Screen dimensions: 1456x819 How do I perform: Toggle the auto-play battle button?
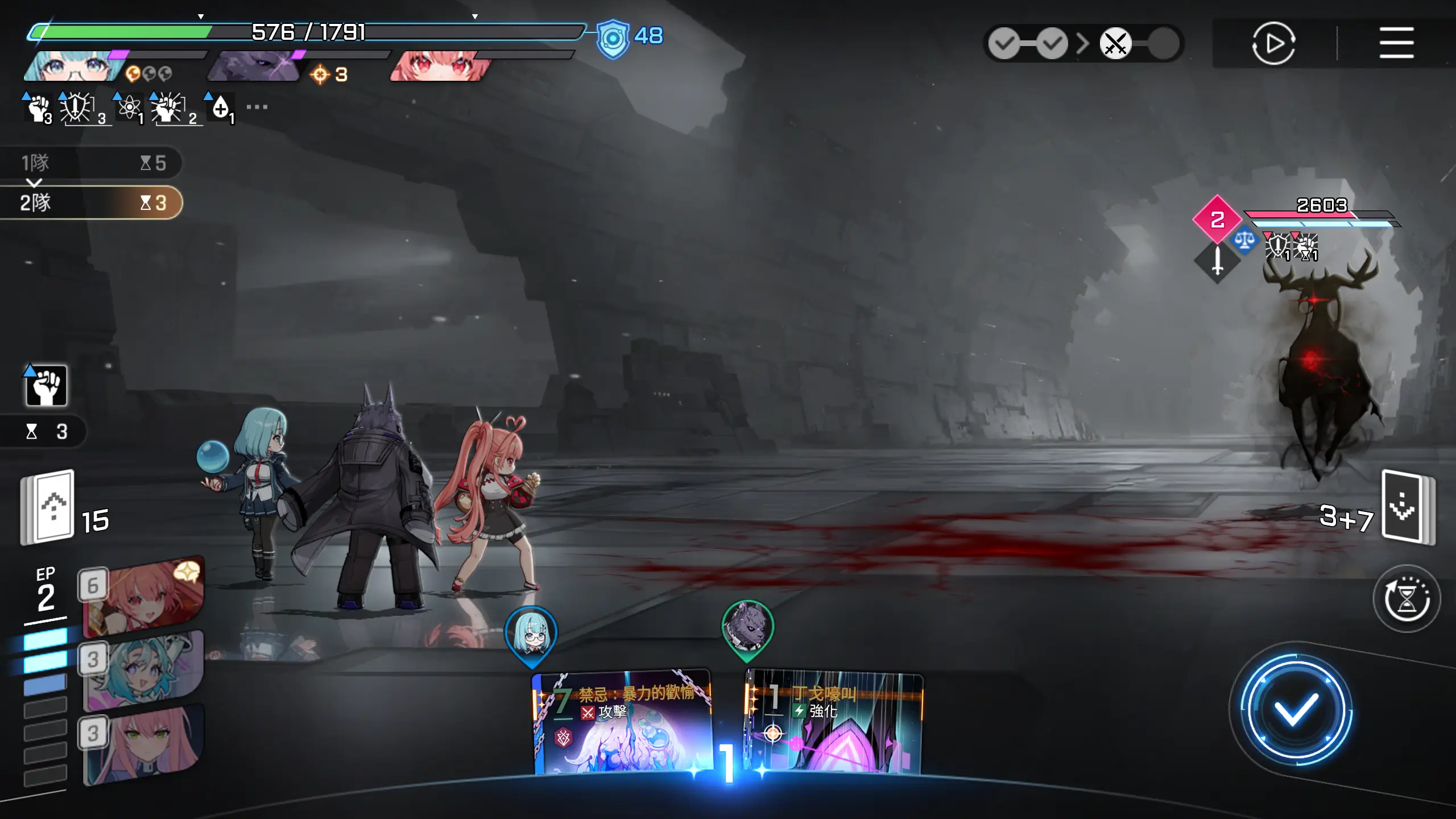tap(1273, 43)
